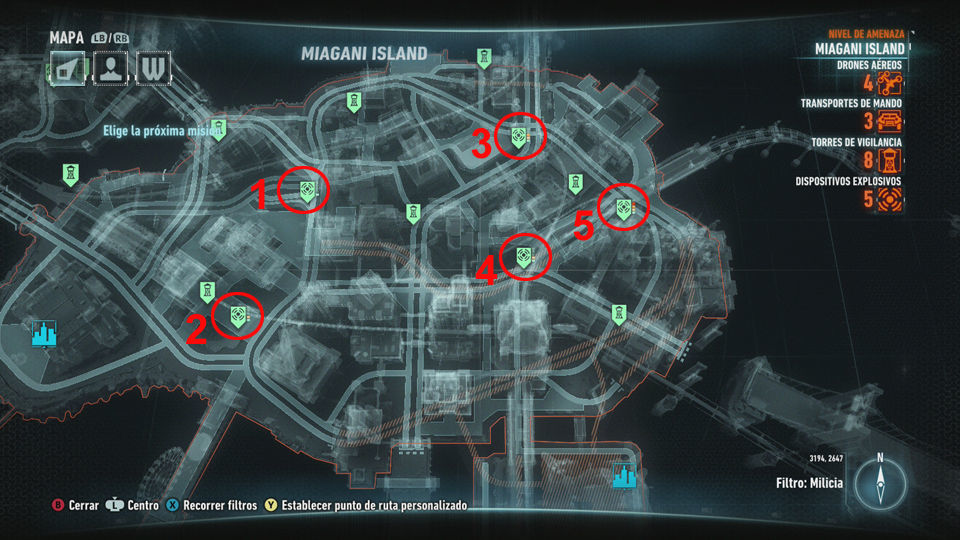
Task: Open the W WayneTech tab
Action: point(155,67)
